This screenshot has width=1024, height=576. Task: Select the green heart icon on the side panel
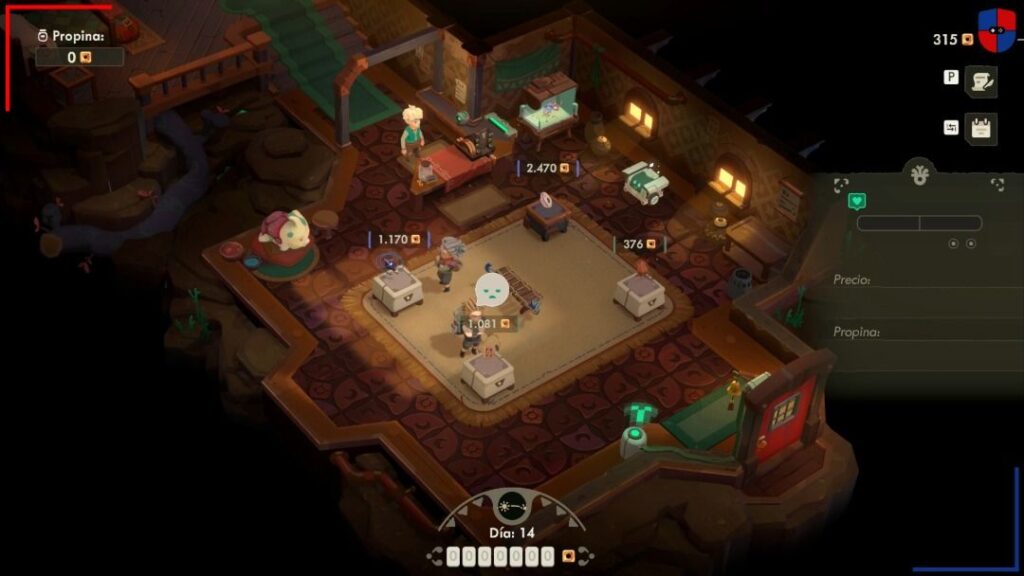[x=857, y=201]
